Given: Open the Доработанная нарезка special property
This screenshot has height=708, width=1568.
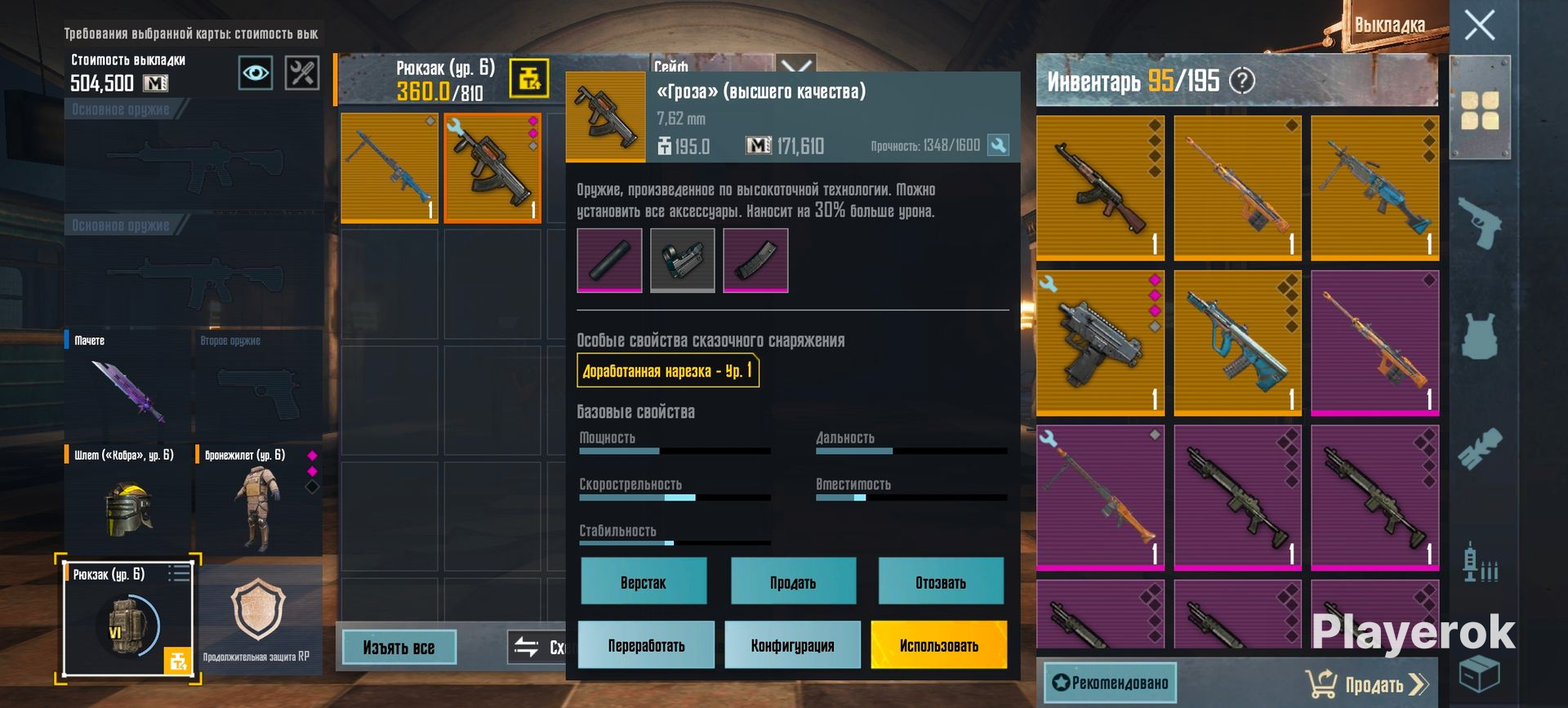Looking at the screenshot, I should click(x=667, y=371).
